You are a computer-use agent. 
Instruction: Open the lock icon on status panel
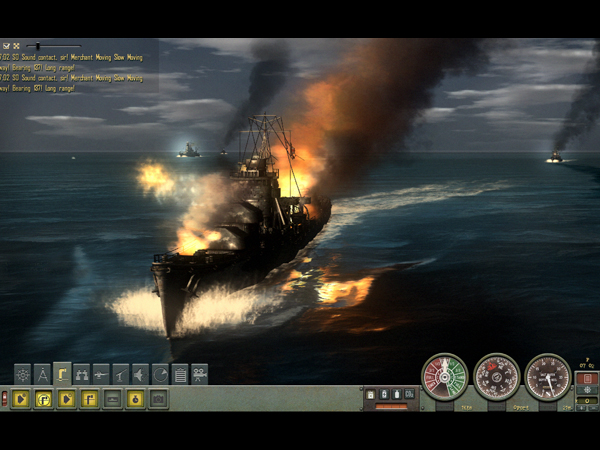pyautogui.click(x=372, y=395)
